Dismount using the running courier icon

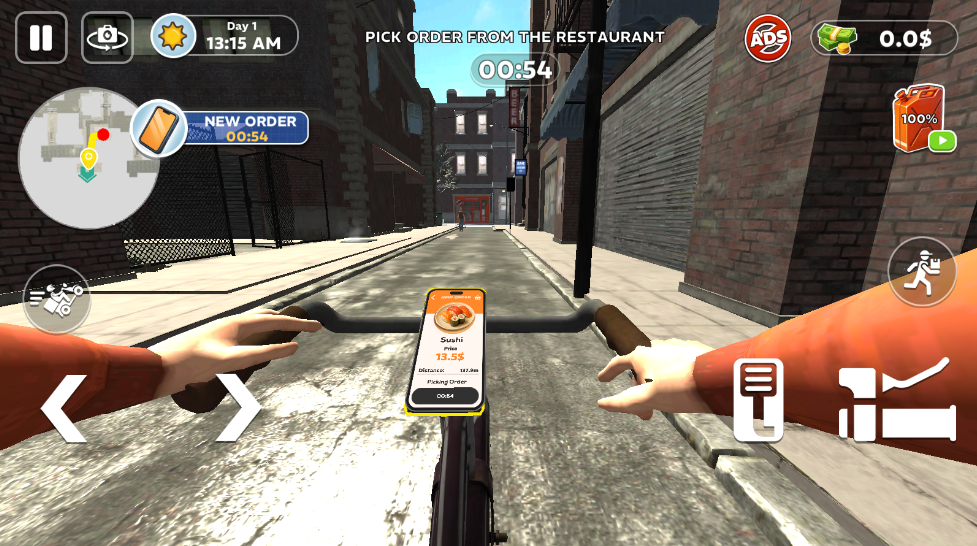point(922,272)
